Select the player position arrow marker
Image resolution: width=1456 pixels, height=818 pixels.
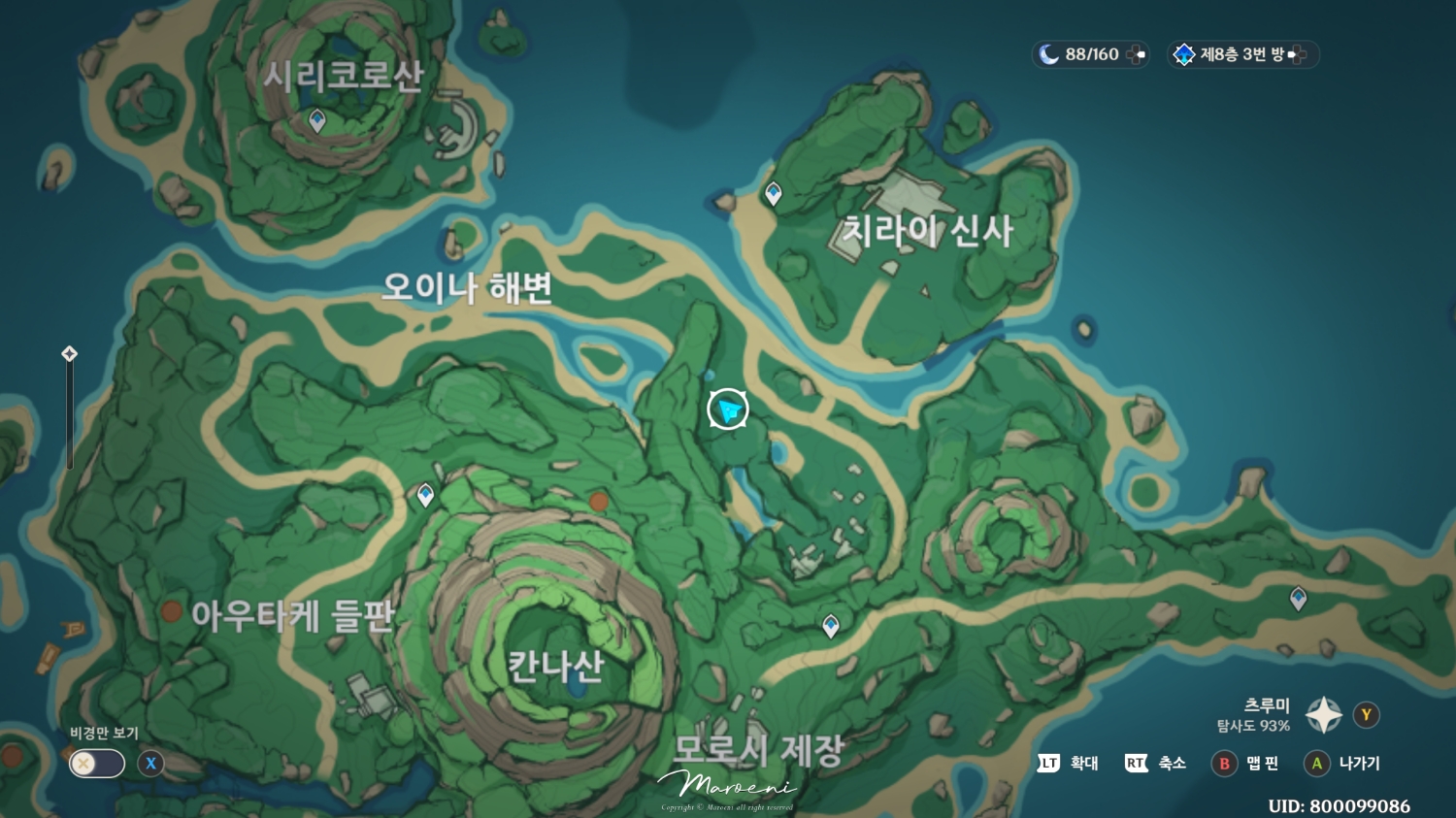[726, 409]
